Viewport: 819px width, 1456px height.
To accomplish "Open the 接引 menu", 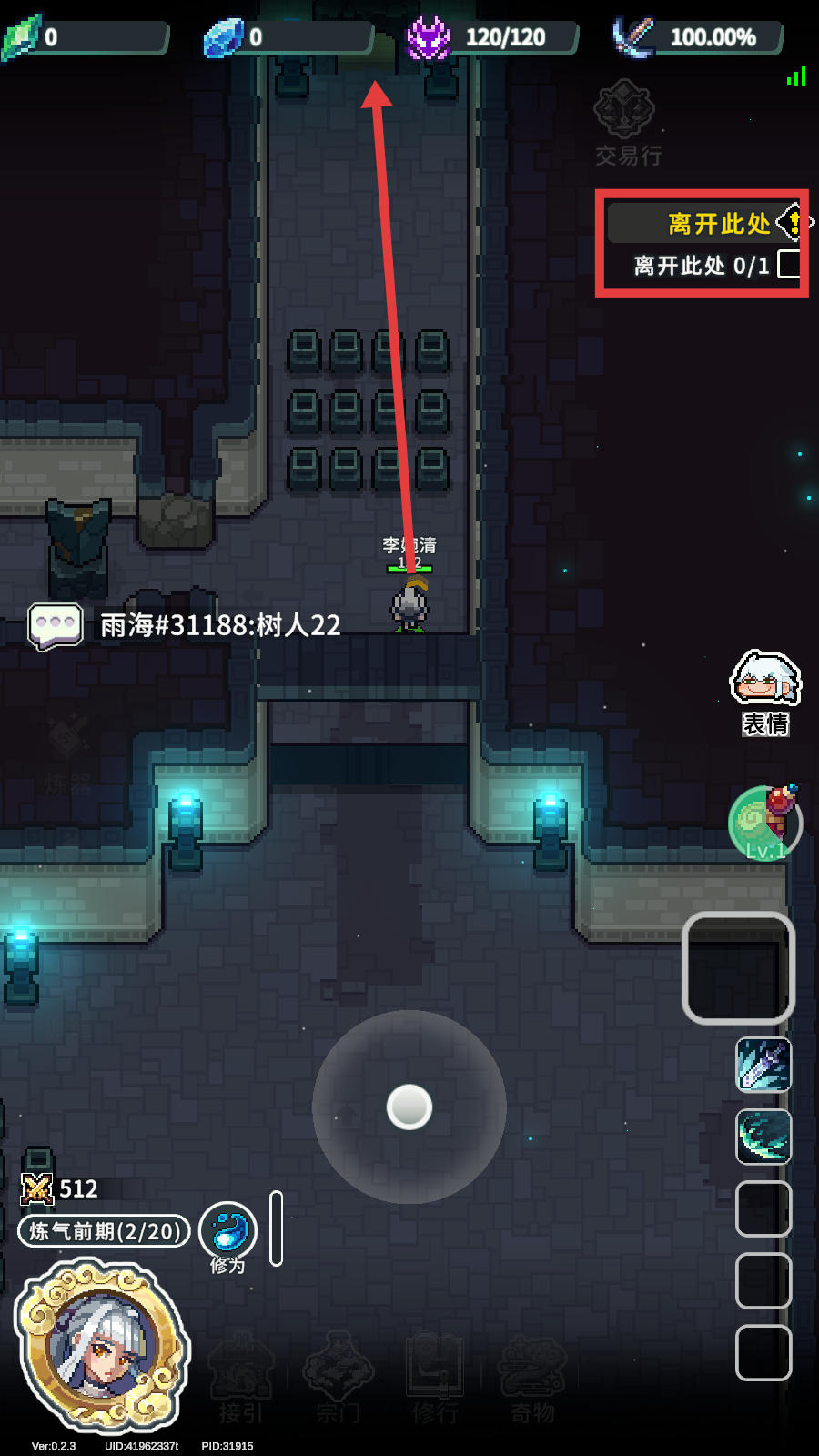I will pos(240,1377).
